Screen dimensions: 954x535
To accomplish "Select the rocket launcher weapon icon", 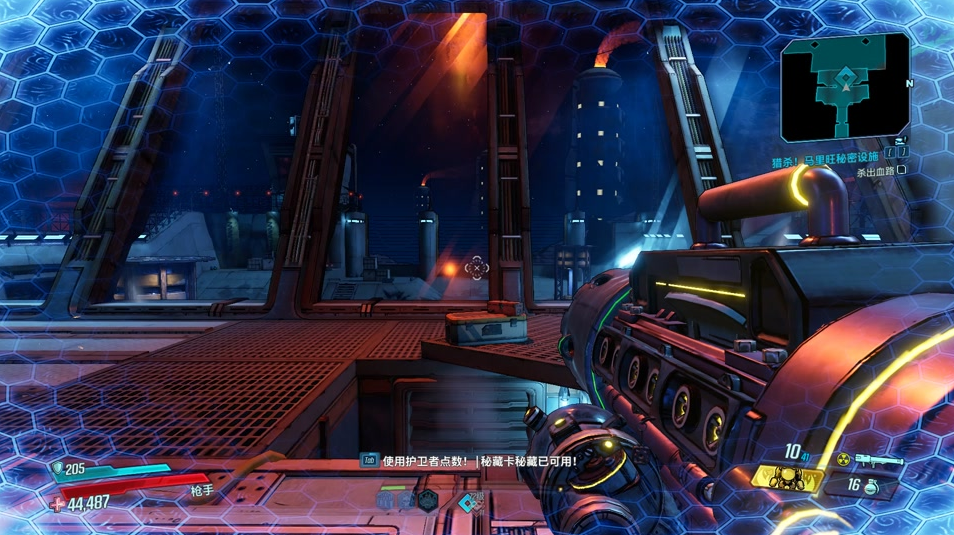I will coord(879,461).
